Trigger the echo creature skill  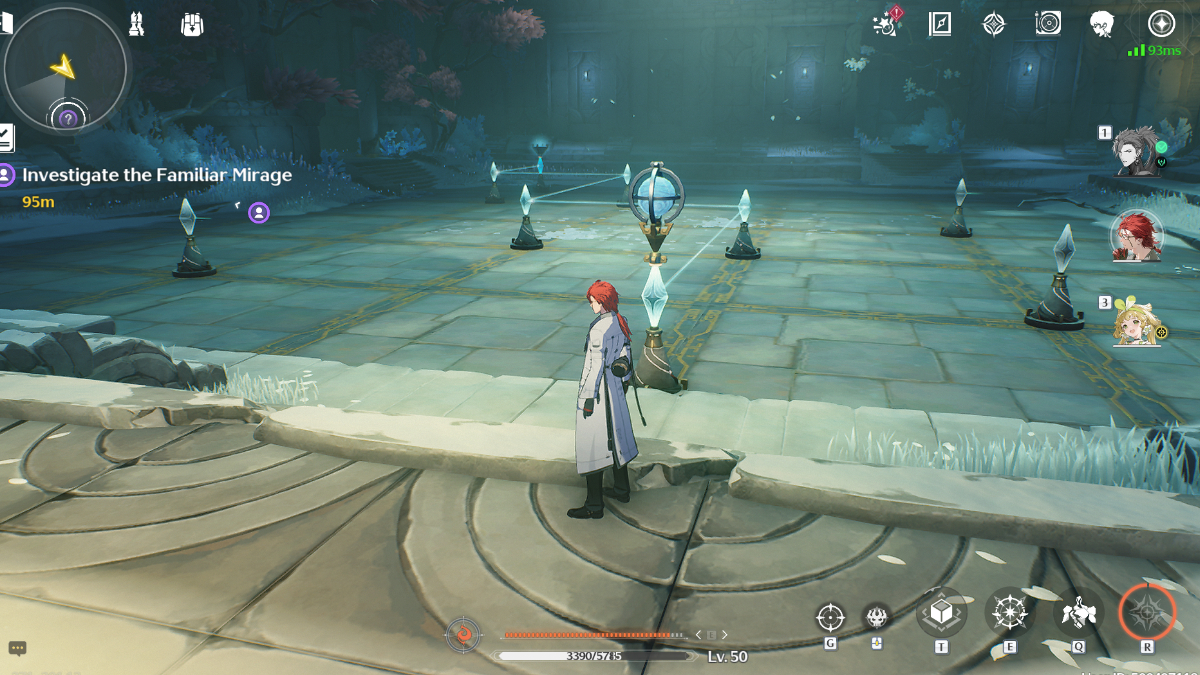tap(1077, 611)
